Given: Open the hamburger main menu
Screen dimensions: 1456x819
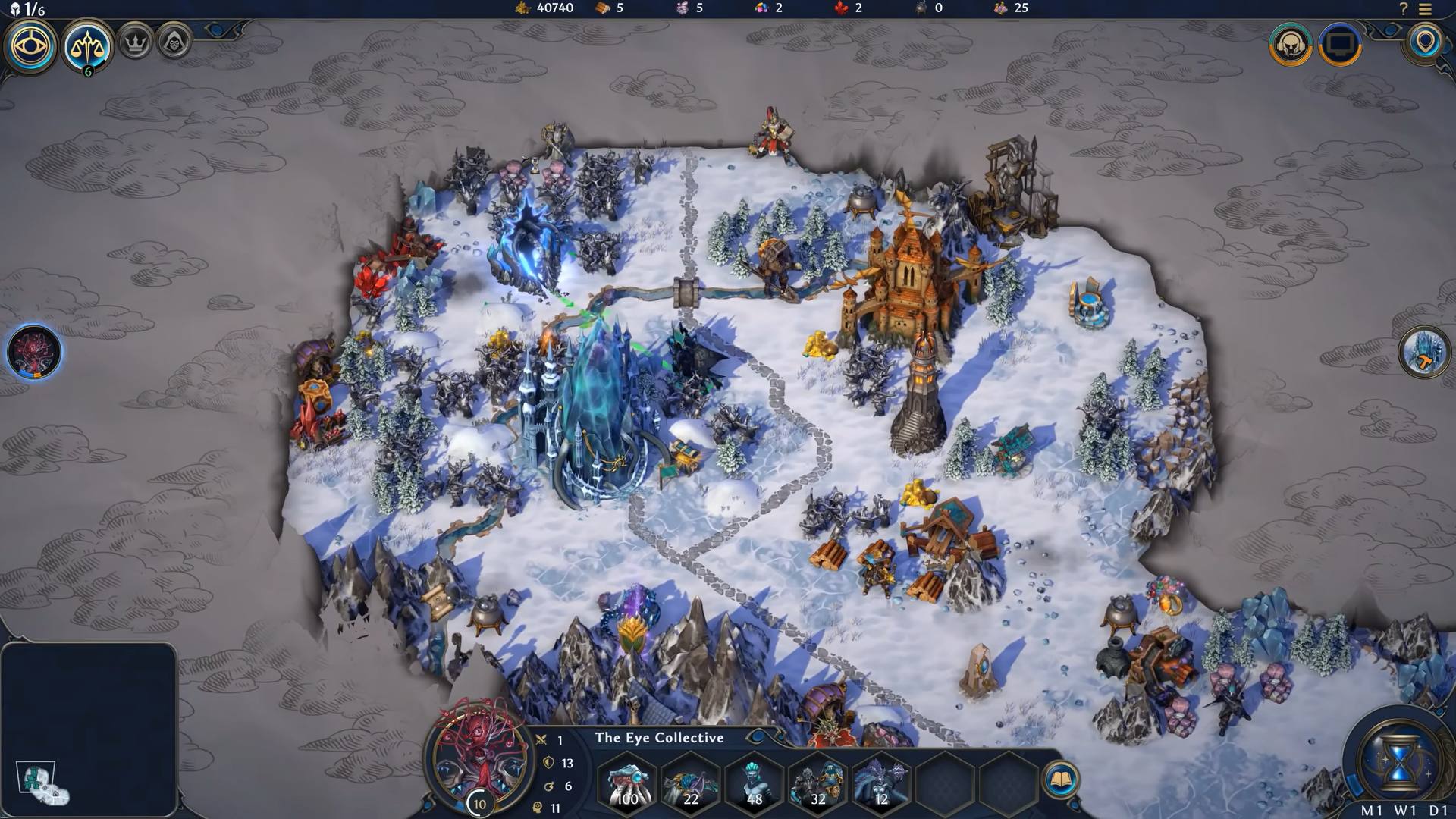Looking at the screenshot, I should 1425,9.
